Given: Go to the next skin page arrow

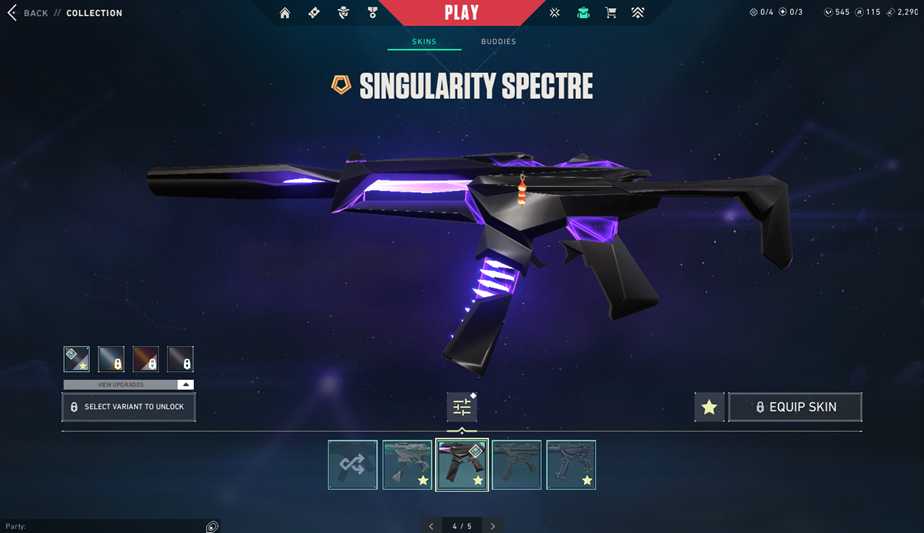Looking at the screenshot, I should coord(493,526).
